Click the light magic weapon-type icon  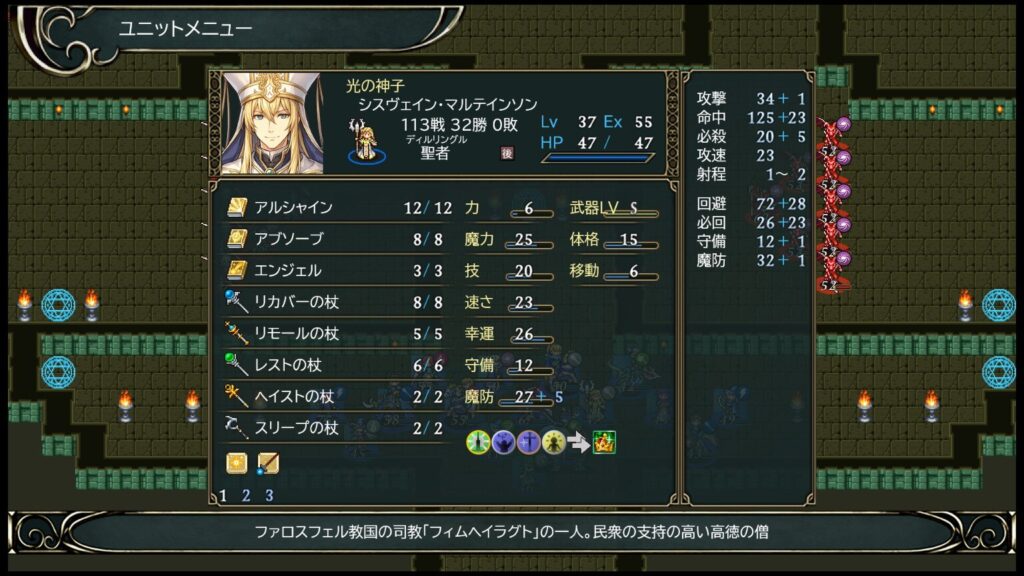(x=237, y=463)
